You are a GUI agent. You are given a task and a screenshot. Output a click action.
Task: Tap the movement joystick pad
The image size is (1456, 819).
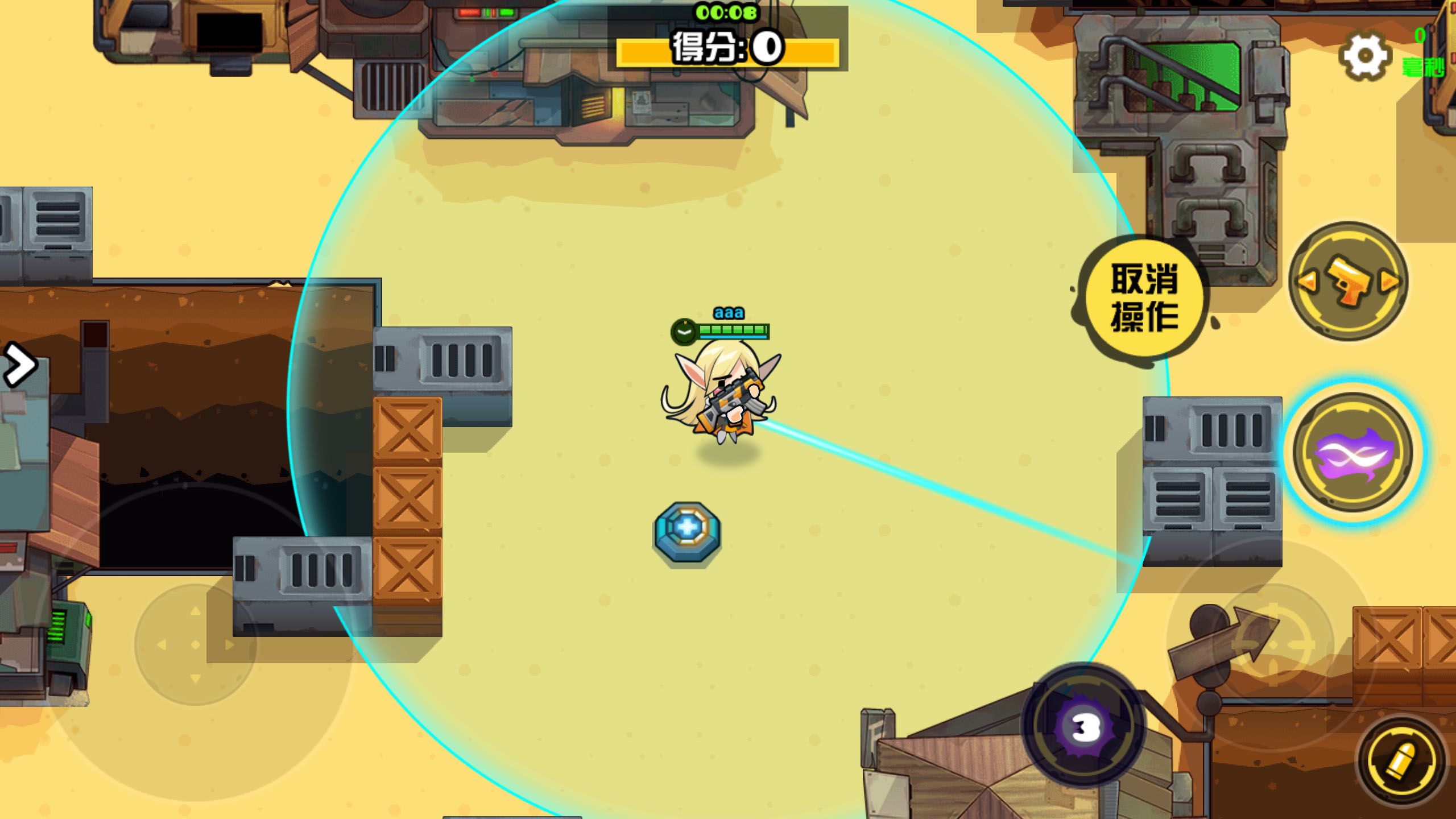click(196, 645)
